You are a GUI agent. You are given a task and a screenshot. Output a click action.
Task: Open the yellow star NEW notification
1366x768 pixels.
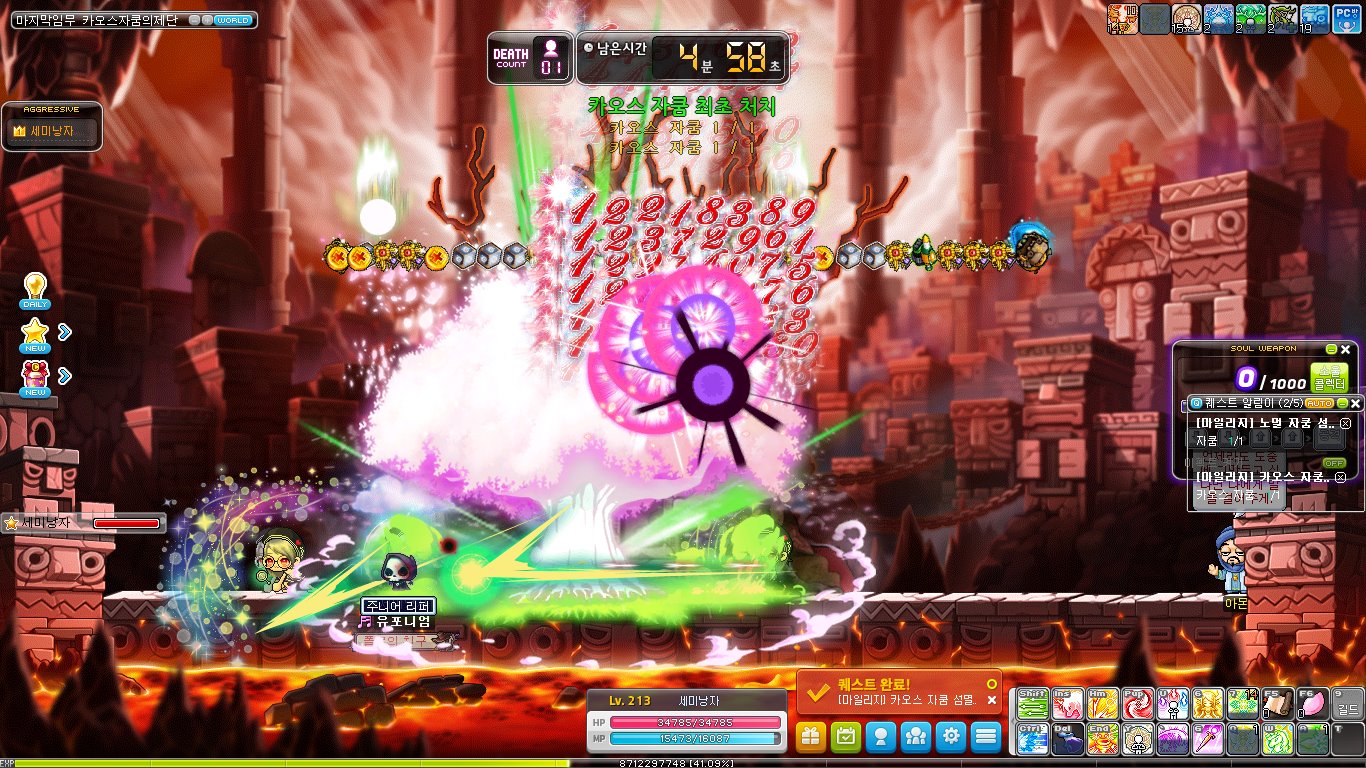tap(36, 332)
